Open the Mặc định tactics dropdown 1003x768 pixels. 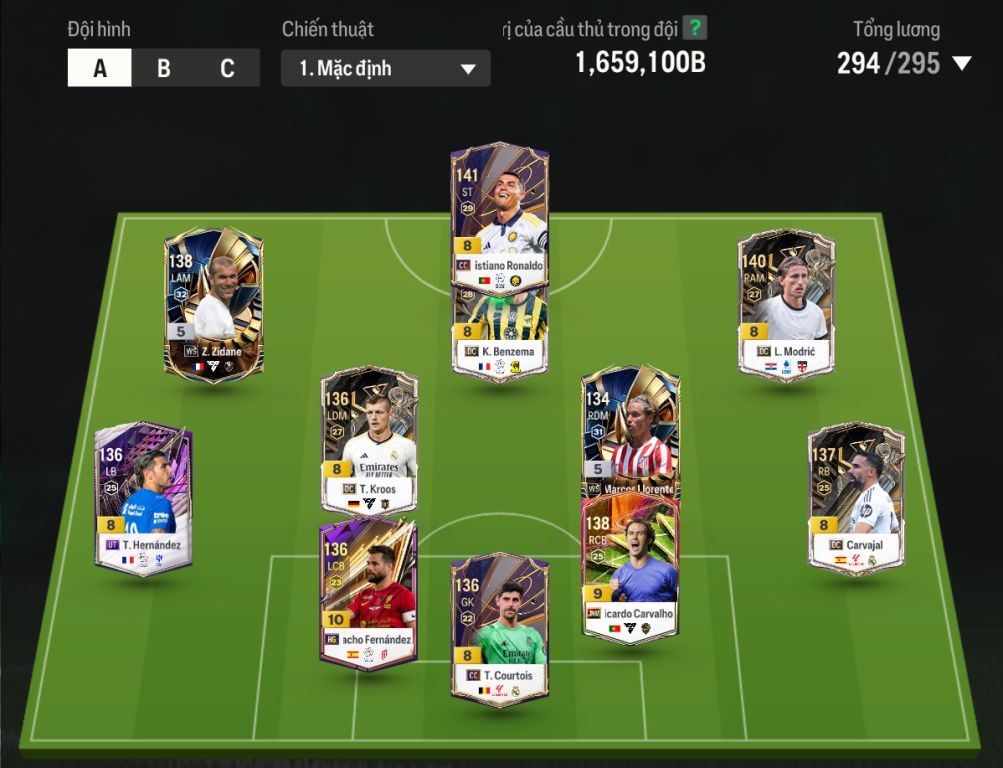pyautogui.click(x=386, y=69)
